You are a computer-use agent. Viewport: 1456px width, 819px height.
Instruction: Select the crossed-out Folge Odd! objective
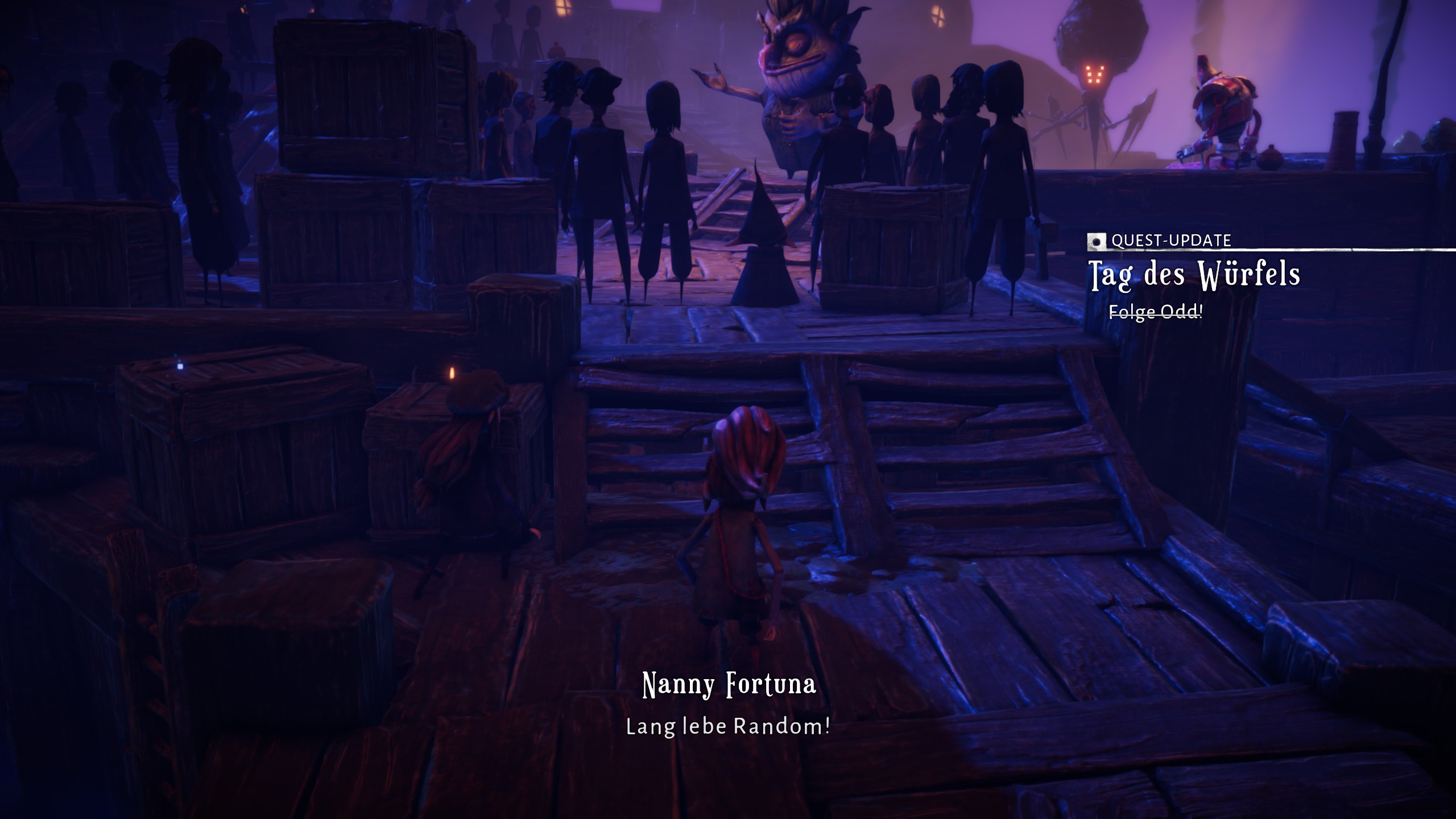coord(1156,312)
